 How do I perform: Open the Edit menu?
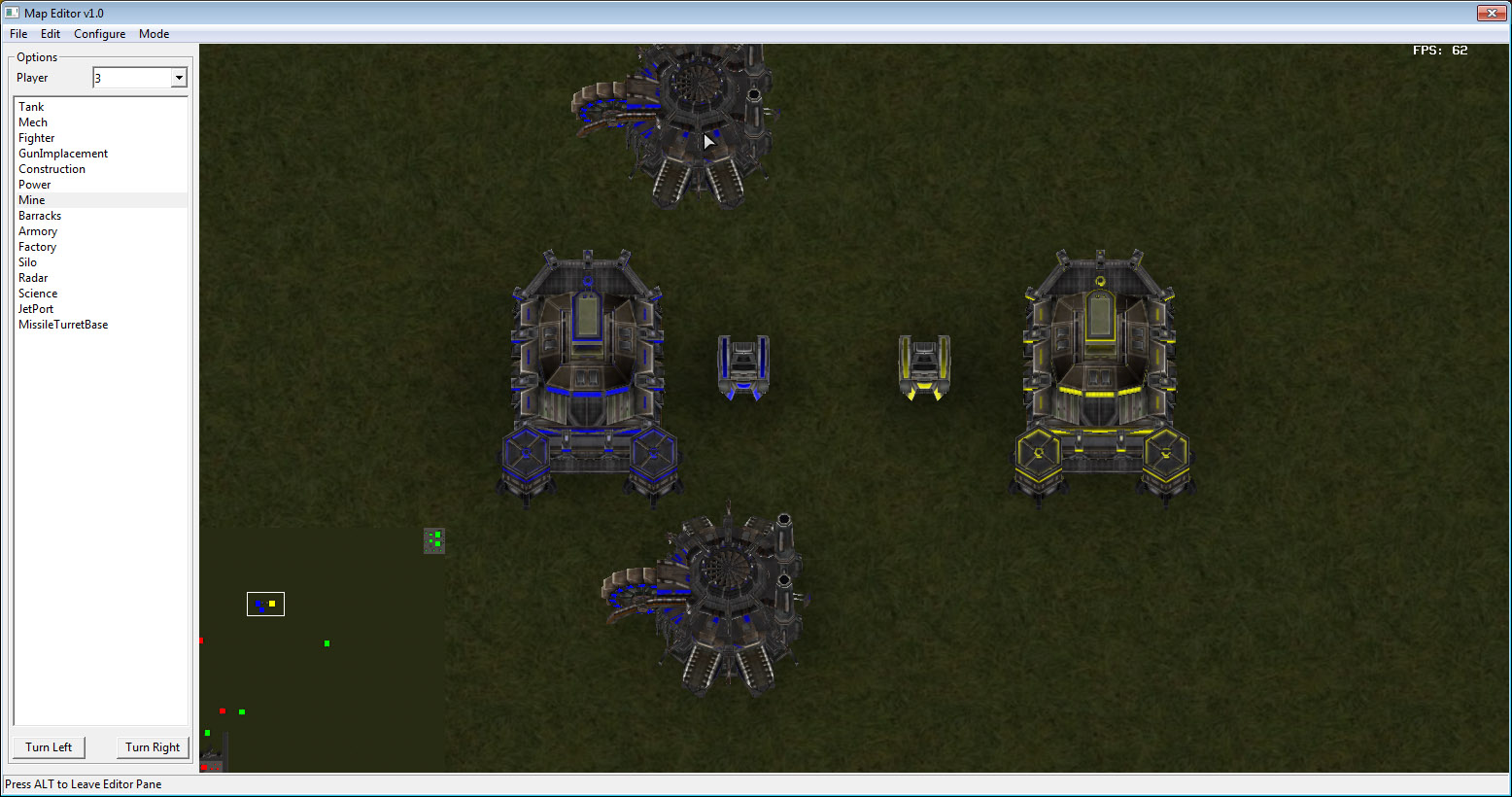[x=50, y=33]
